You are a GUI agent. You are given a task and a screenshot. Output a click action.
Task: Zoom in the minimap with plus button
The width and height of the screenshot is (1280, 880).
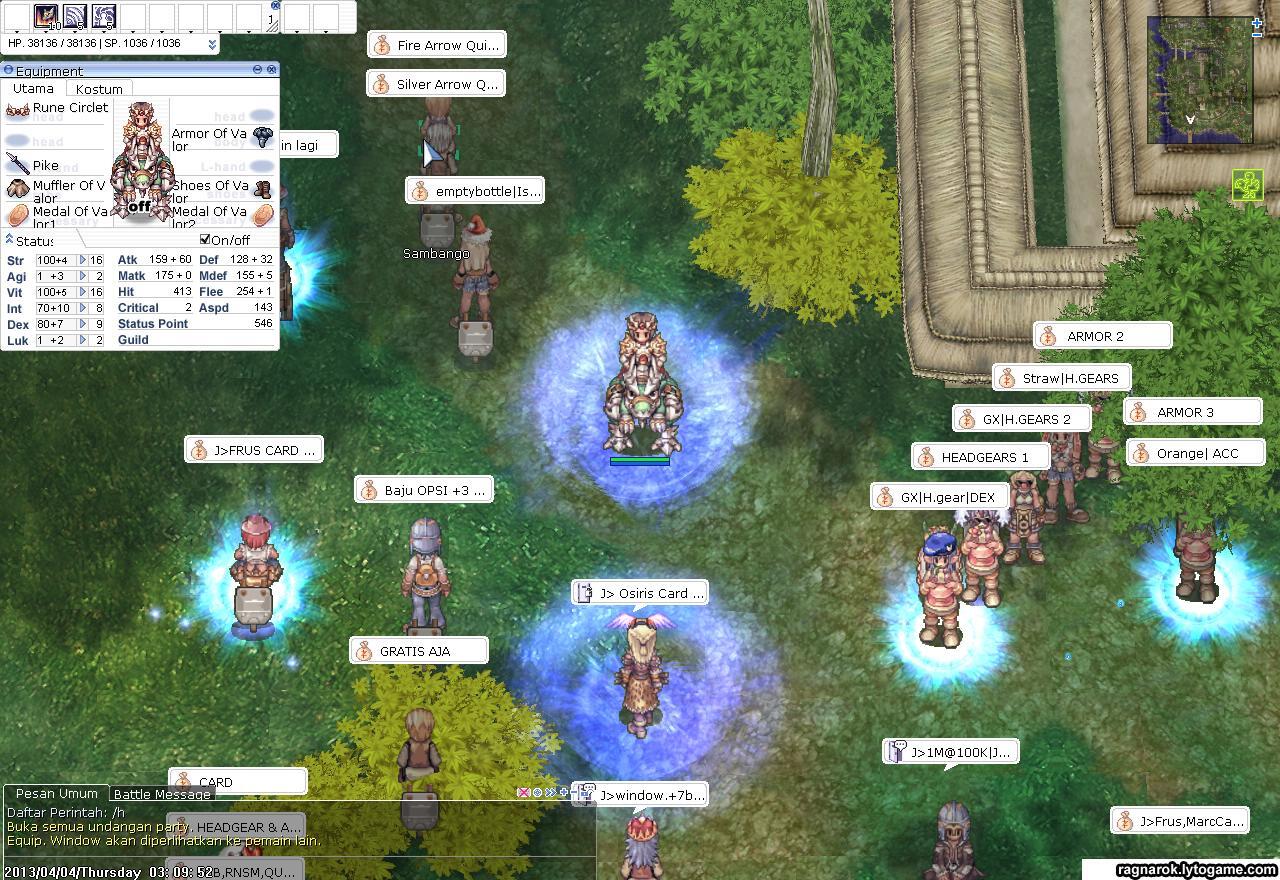click(x=1257, y=22)
